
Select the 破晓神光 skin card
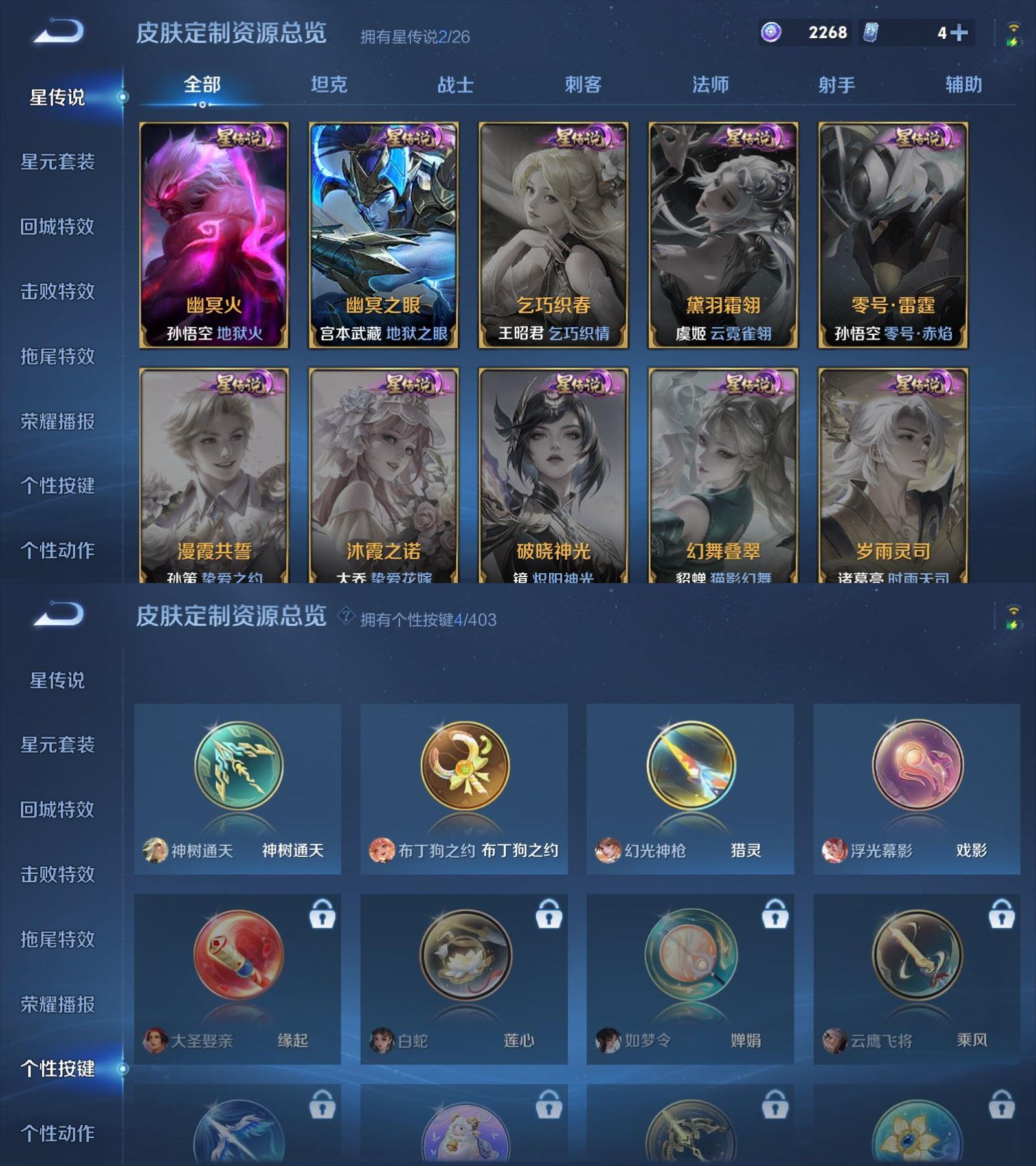click(x=554, y=476)
